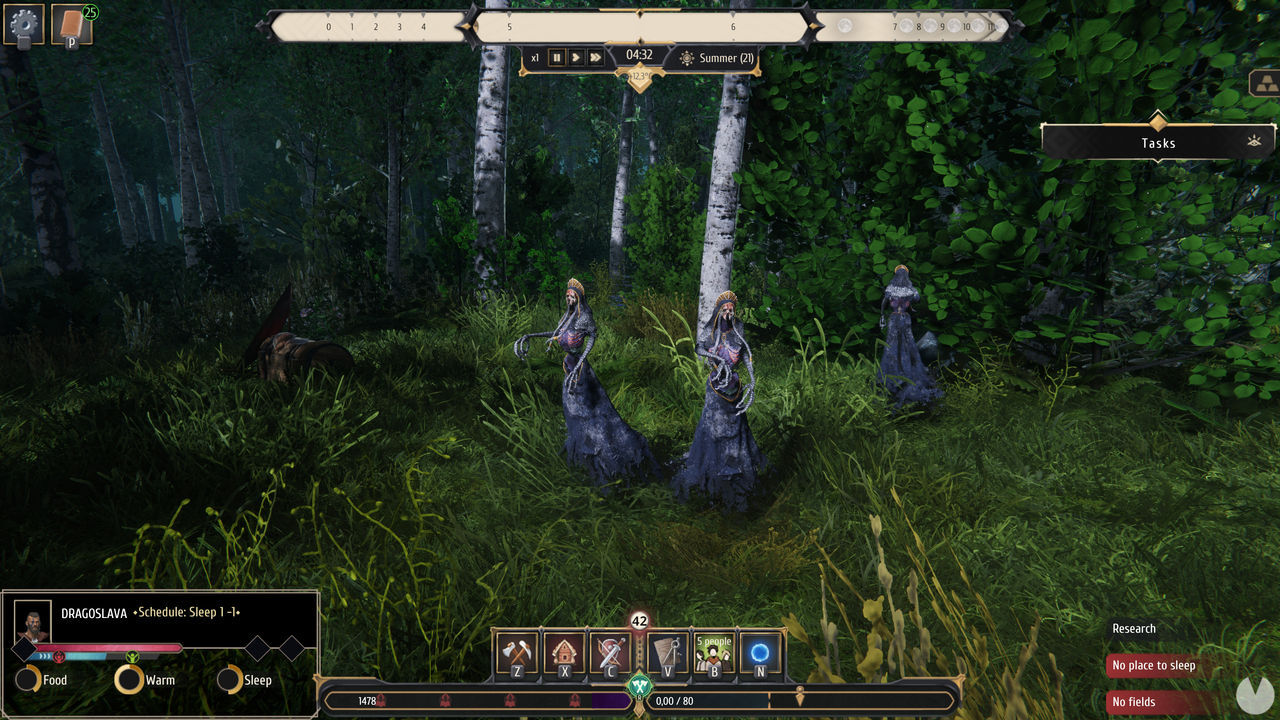Click the green crossed-axes emblem
This screenshot has height=720, width=1280.
click(640, 686)
